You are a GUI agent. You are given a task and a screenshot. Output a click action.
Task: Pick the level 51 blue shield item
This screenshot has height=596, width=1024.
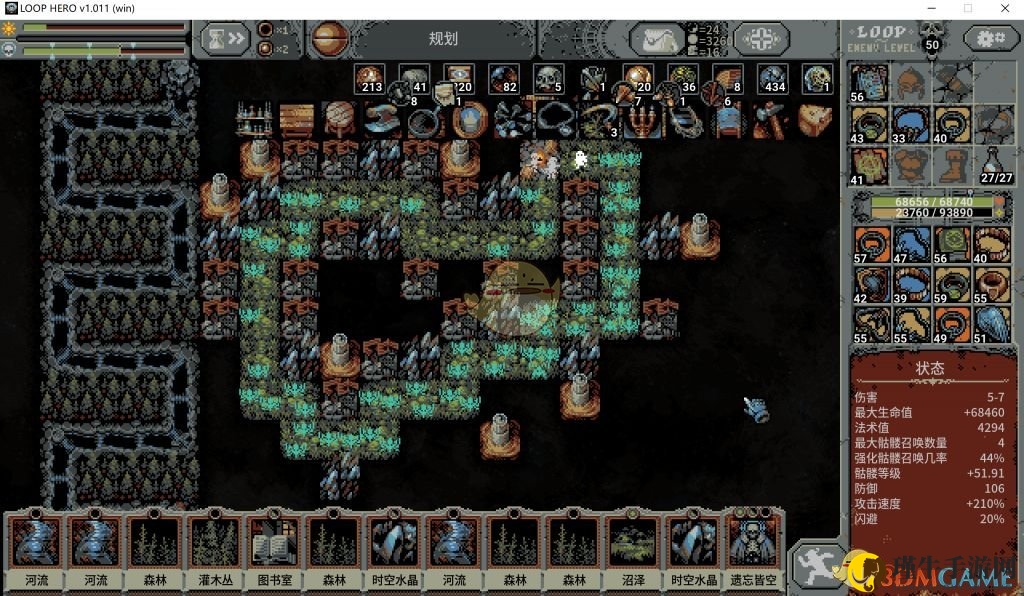coord(993,324)
